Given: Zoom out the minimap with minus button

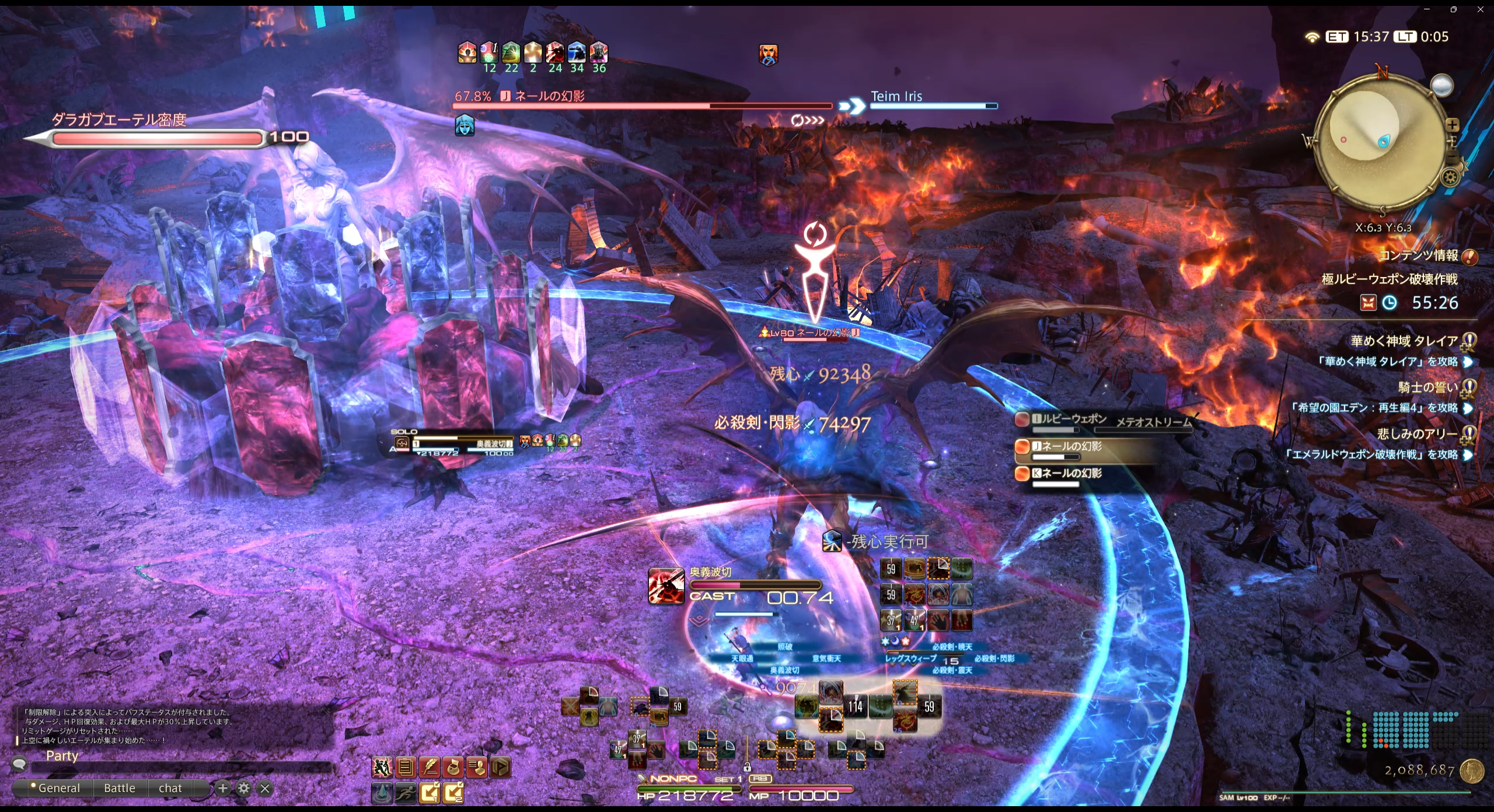Looking at the screenshot, I should (x=1453, y=156).
